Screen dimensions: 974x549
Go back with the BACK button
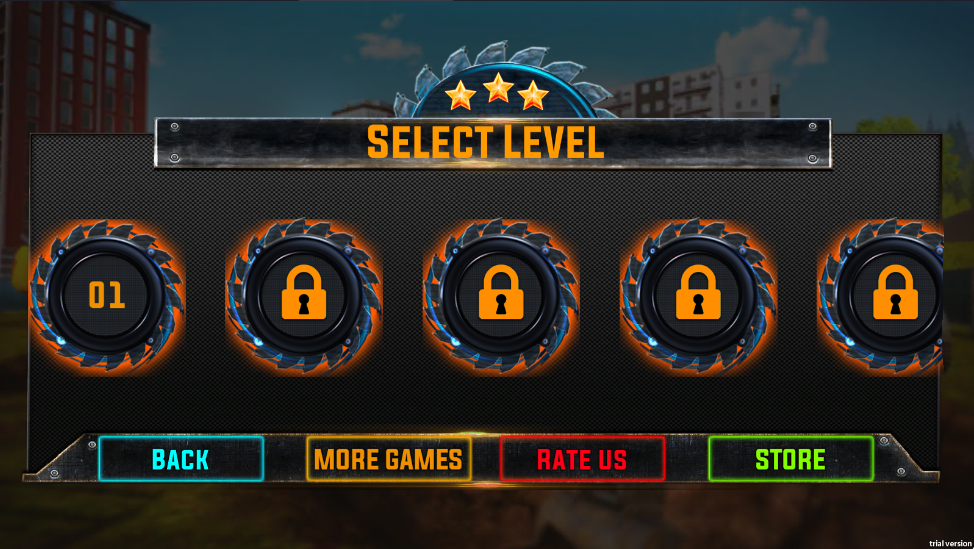click(181, 459)
